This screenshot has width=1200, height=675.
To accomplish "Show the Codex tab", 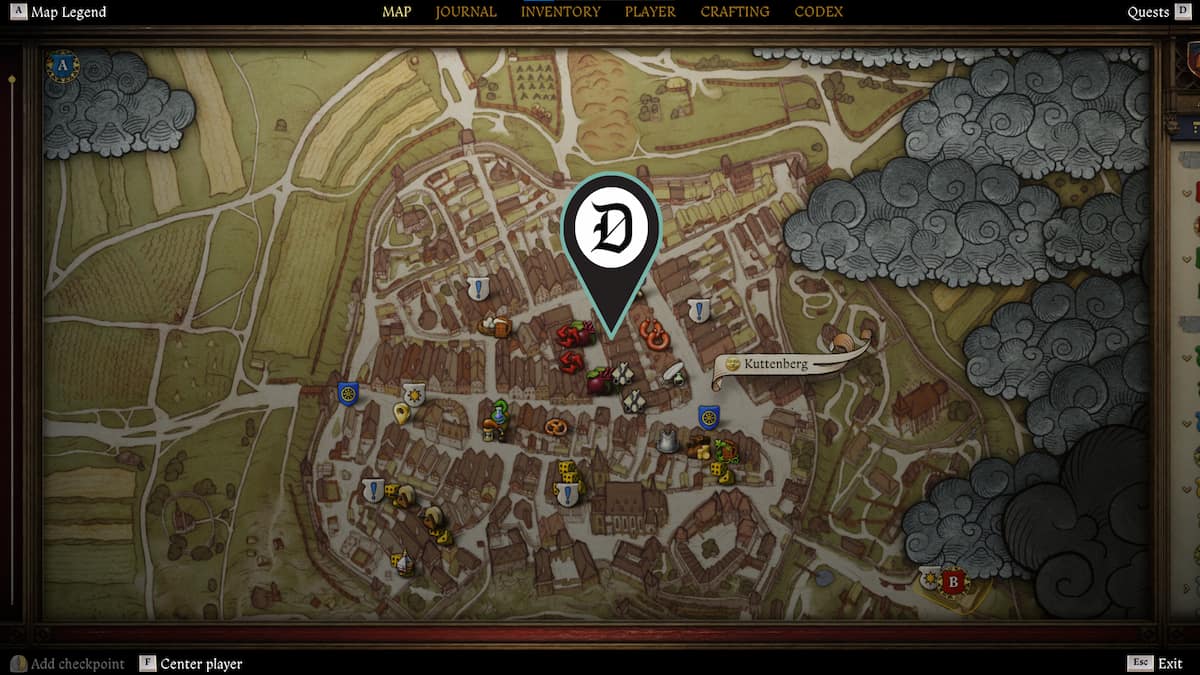I will 818,12.
